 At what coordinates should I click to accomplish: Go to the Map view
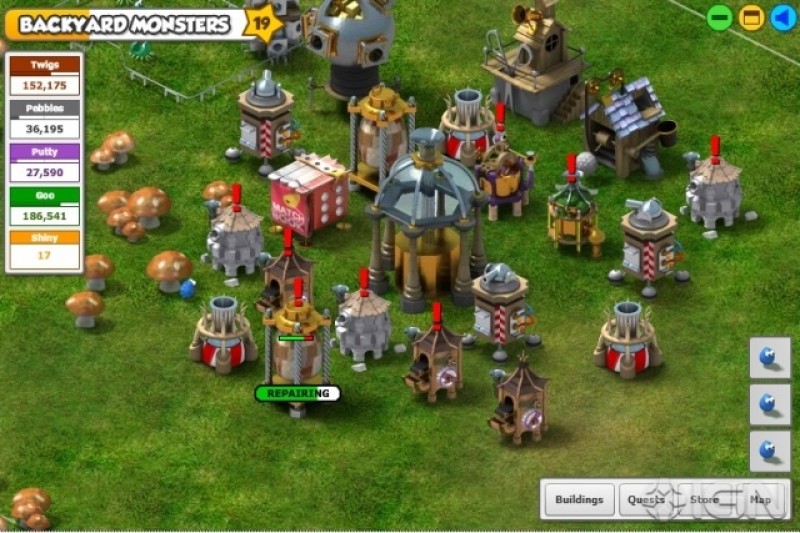(x=761, y=499)
